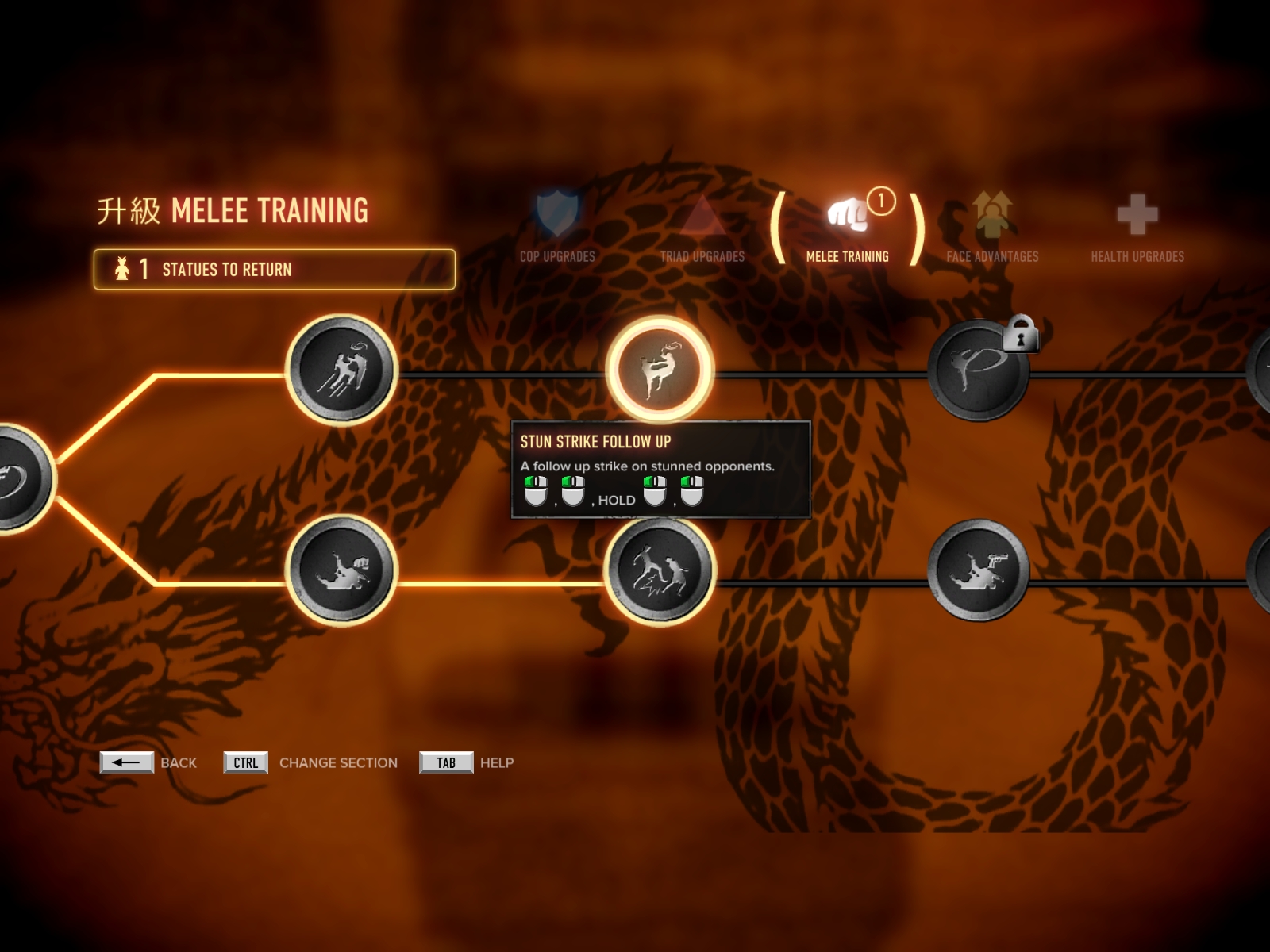The image size is (1270, 952).
Task: Open the Triad Upgrades section
Action: pyautogui.click(x=702, y=227)
